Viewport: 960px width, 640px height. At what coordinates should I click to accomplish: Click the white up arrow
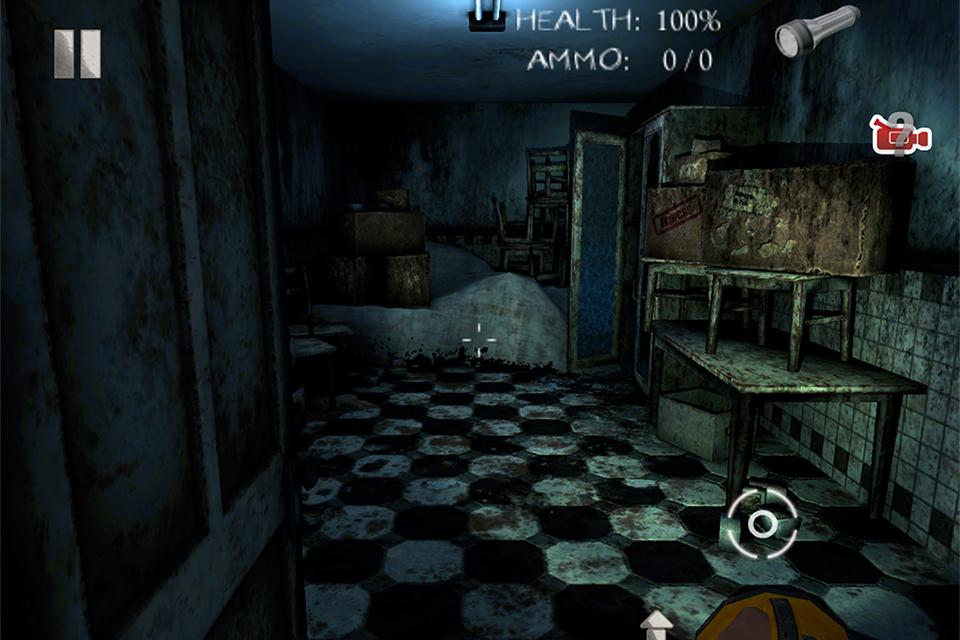point(657,625)
